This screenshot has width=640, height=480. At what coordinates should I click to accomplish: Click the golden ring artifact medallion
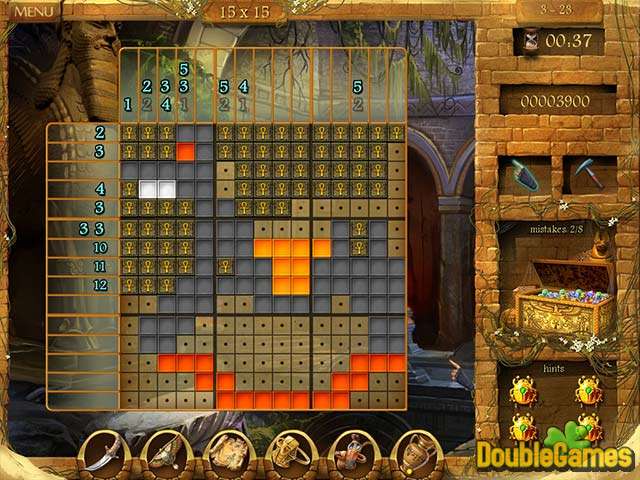click(x=291, y=451)
